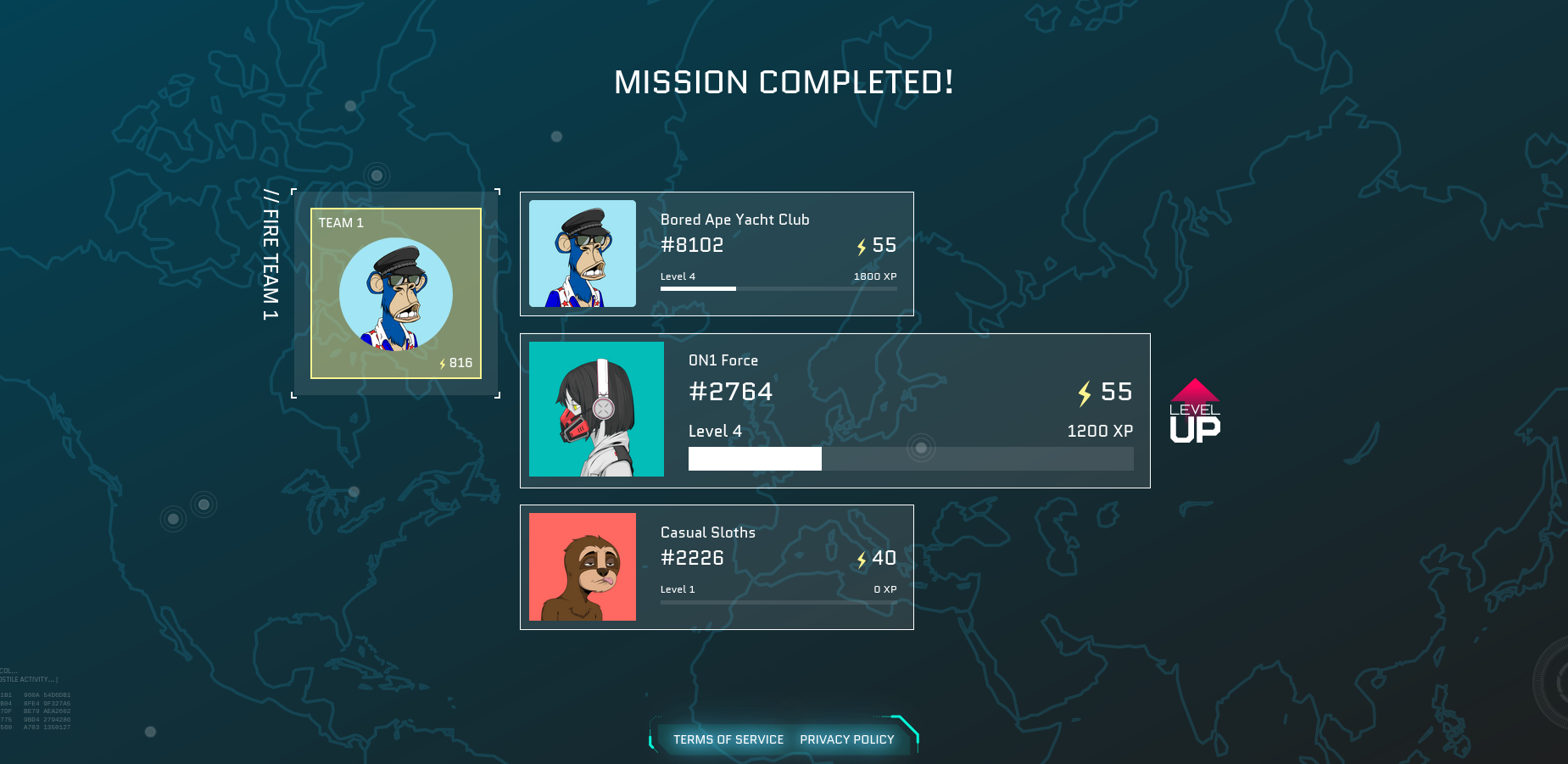Click the lightning bolt icon next to 55

pos(861,246)
